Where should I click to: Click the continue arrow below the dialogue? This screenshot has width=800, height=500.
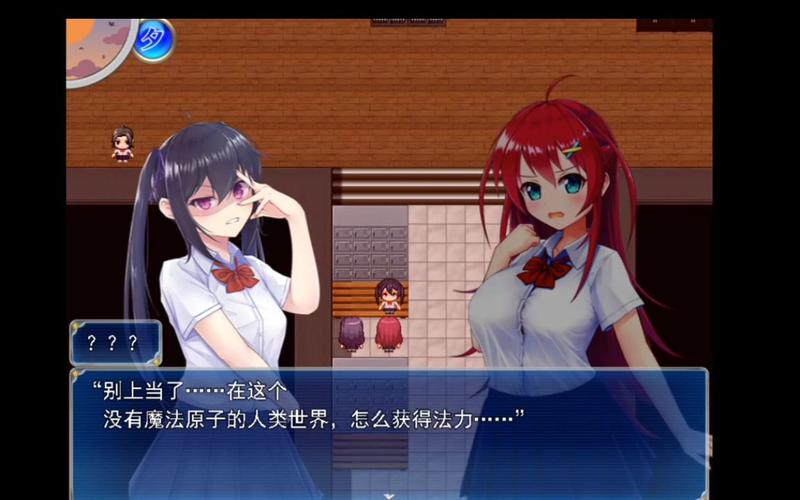[388, 495]
